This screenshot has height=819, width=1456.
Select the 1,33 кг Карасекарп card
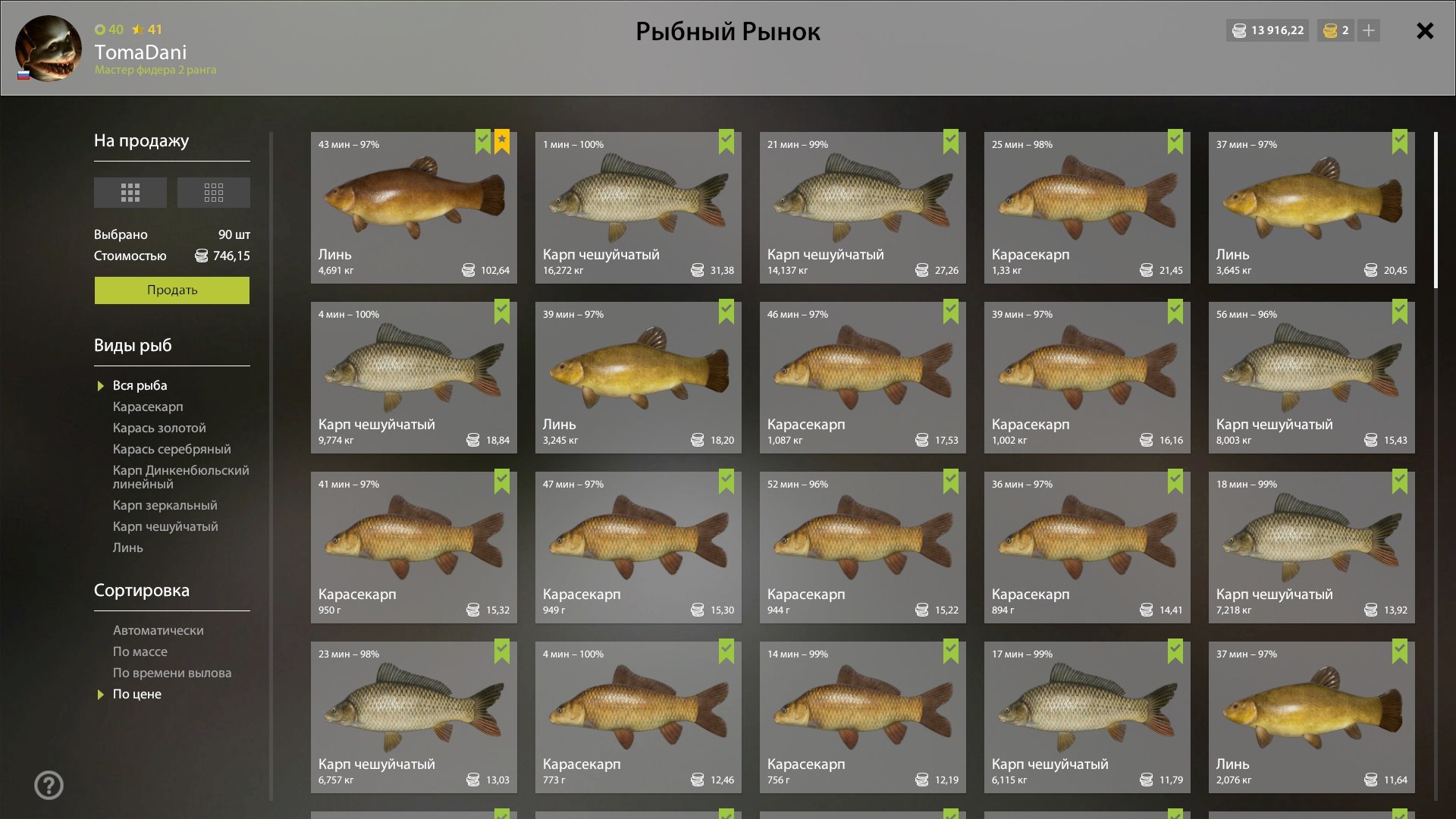(x=1087, y=208)
